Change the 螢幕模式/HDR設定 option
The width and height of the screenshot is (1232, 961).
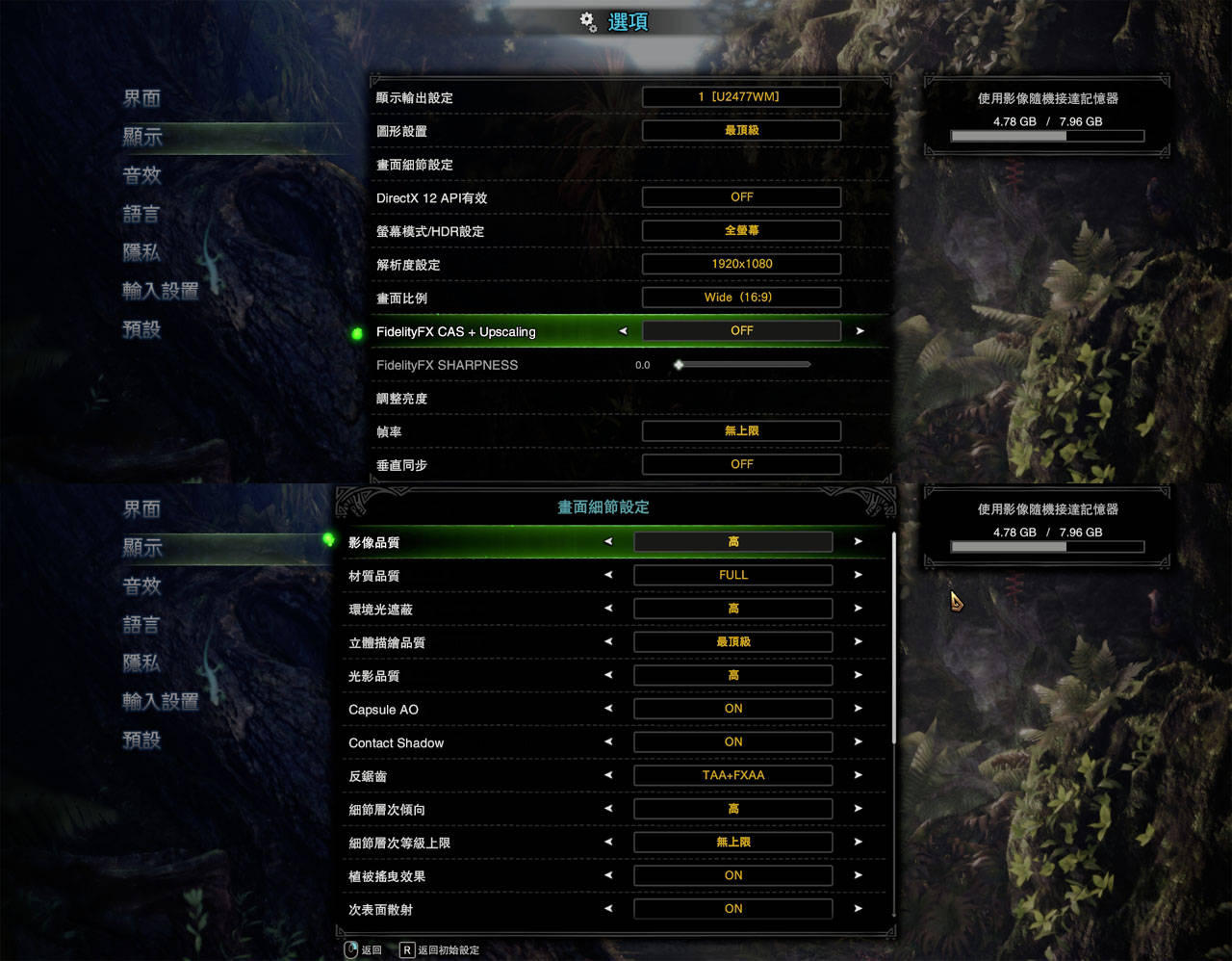click(741, 231)
